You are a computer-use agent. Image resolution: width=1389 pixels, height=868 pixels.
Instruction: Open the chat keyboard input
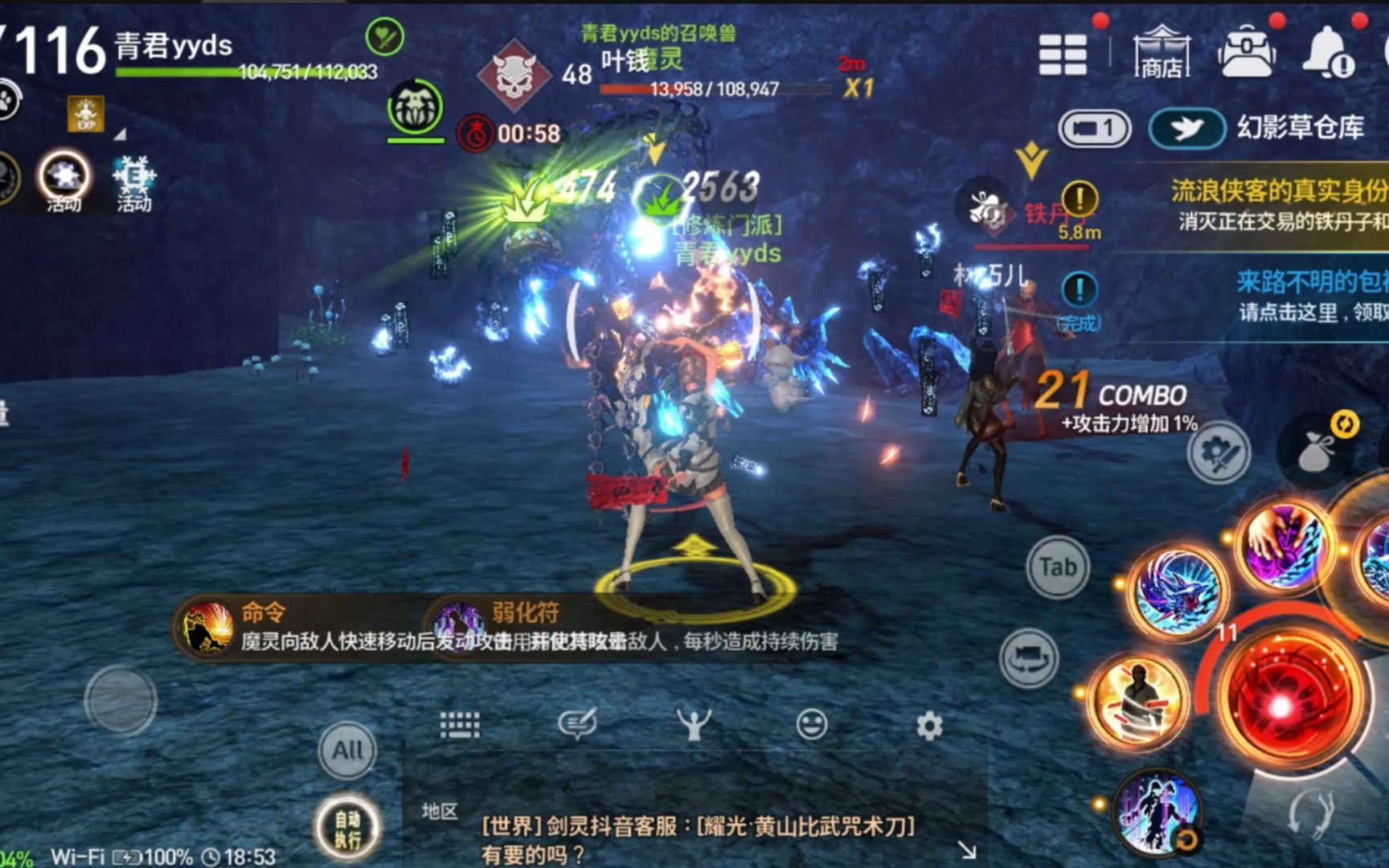[x=460, y=725]
